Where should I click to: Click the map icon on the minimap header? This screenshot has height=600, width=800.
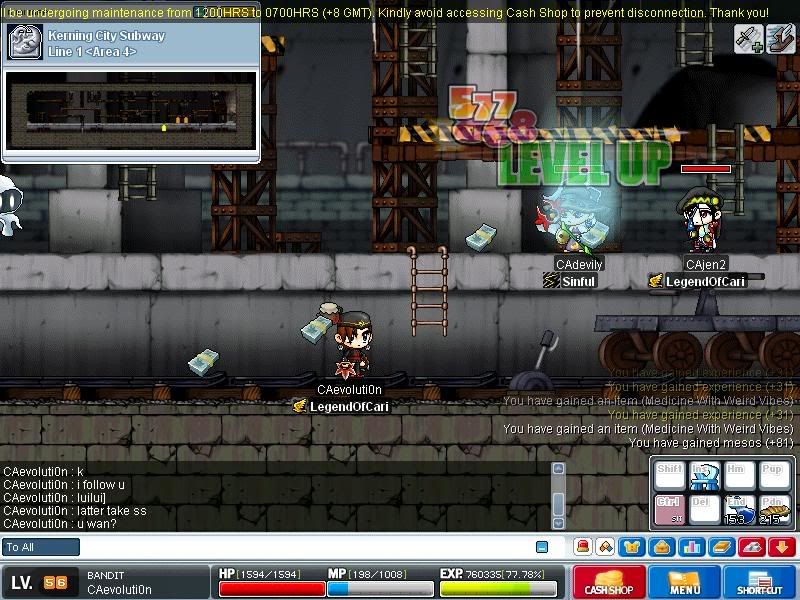click(24, 41)
